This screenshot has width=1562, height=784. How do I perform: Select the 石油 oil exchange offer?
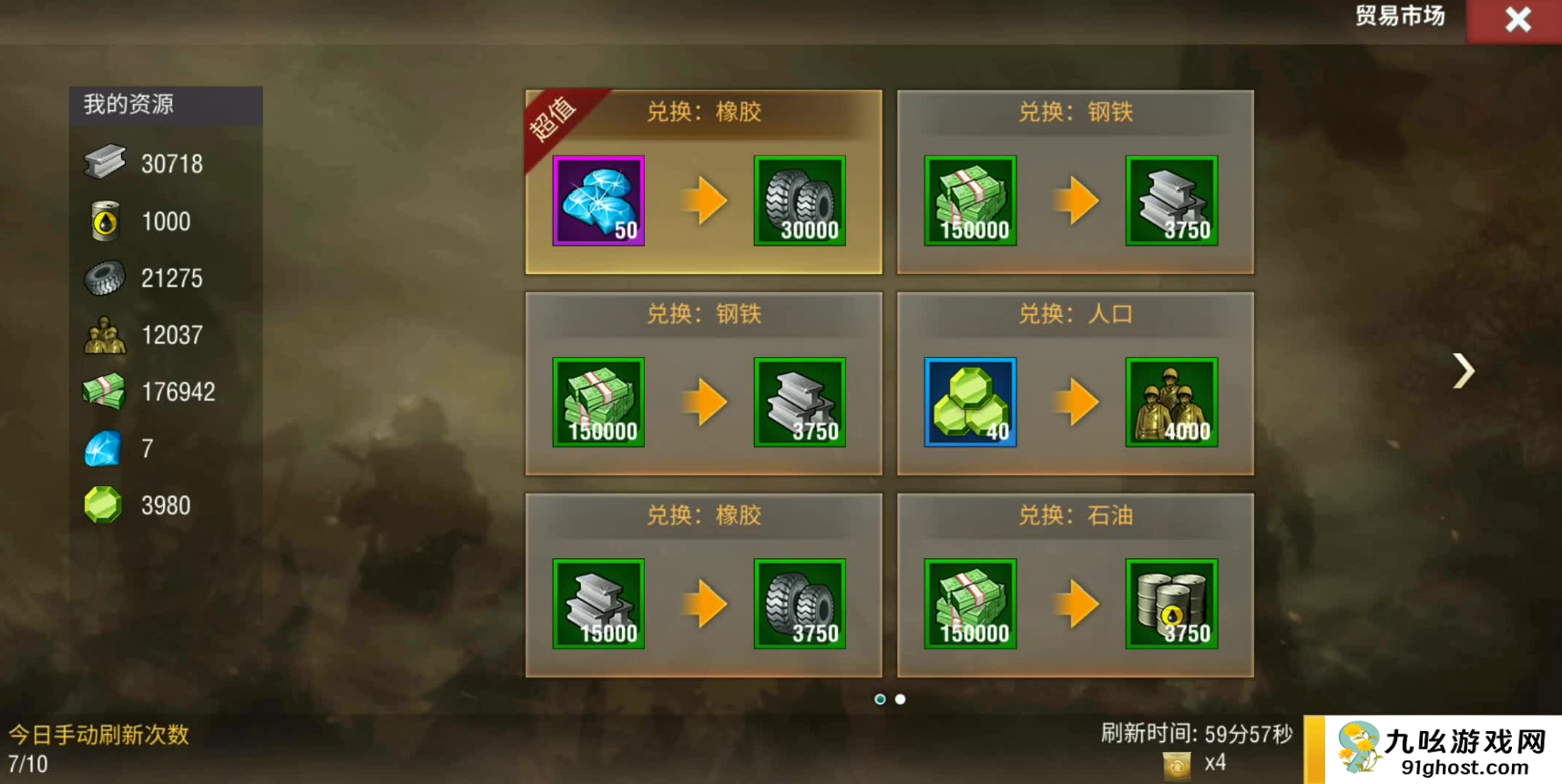click(1075, 585)
